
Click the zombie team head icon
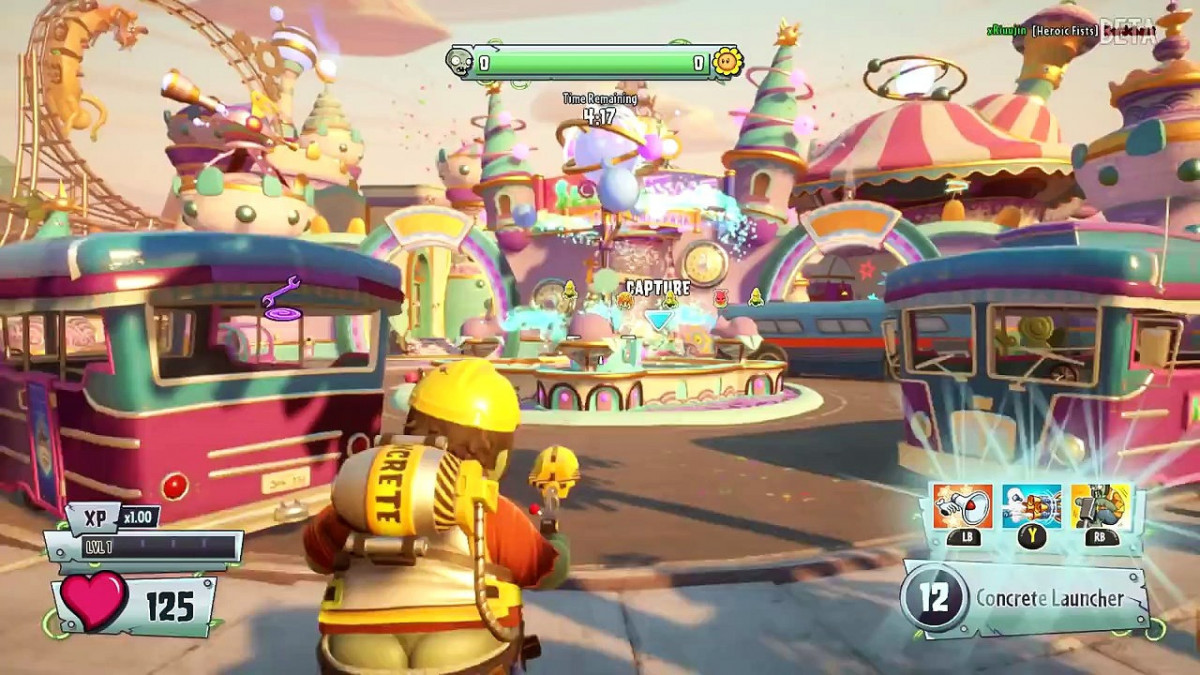click(x=460, y=62)
